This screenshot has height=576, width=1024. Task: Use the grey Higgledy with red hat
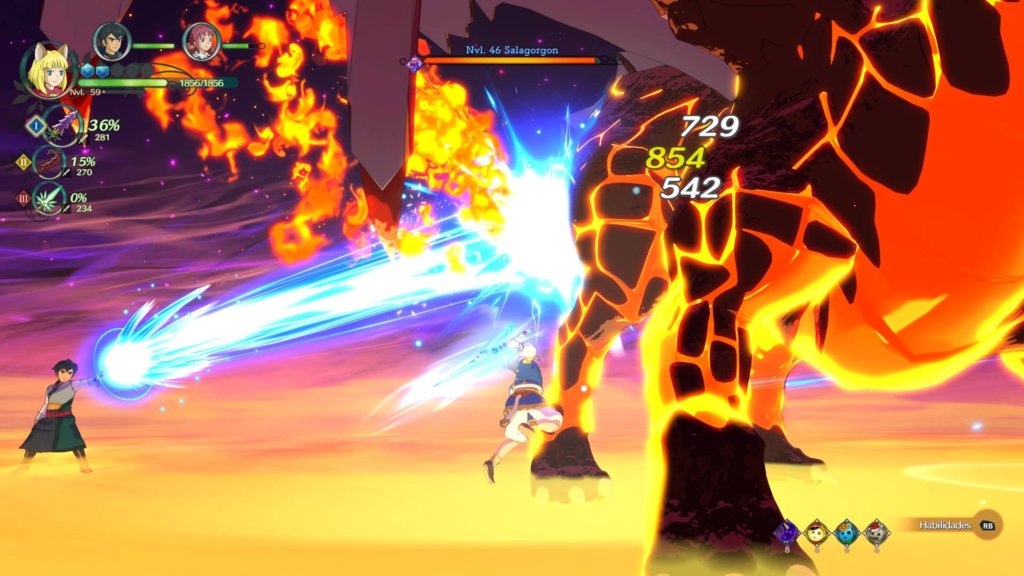pos(876,532)
